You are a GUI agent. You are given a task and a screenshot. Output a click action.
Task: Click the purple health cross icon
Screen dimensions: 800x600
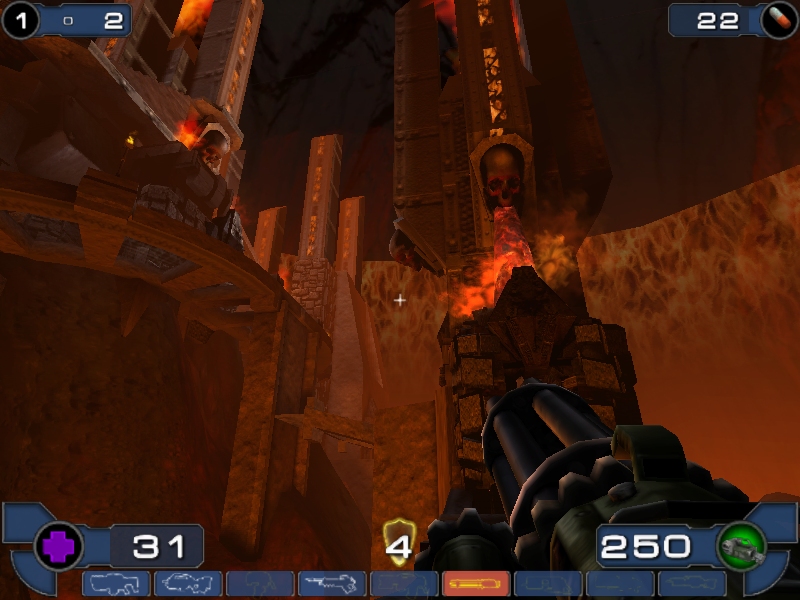[x=58, y=547]
